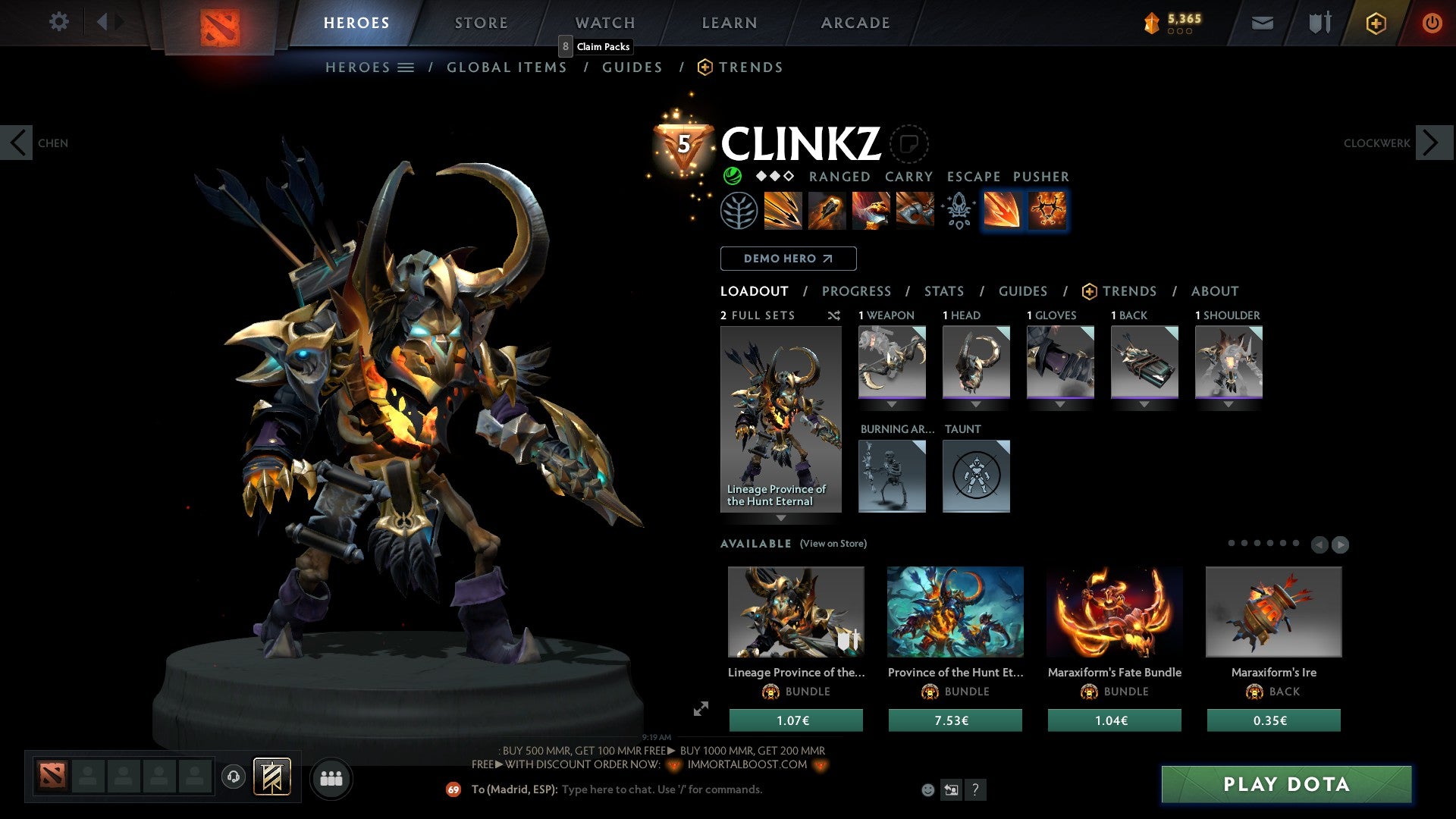Expand the Weapon slot down arrow
Image resolution: width=1456 pixels, height=819 pixels.
[x=892, y=404]
